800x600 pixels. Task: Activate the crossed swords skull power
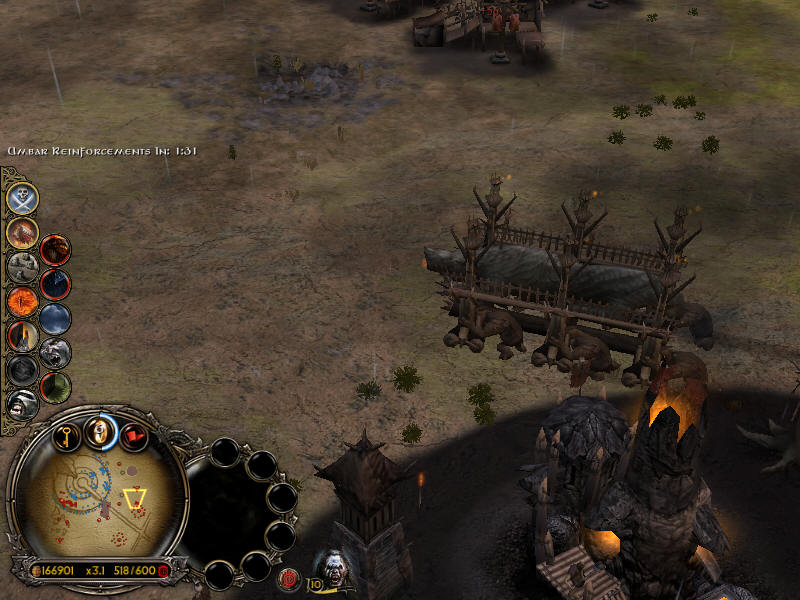pyautogui.click(x=23, y=197)
